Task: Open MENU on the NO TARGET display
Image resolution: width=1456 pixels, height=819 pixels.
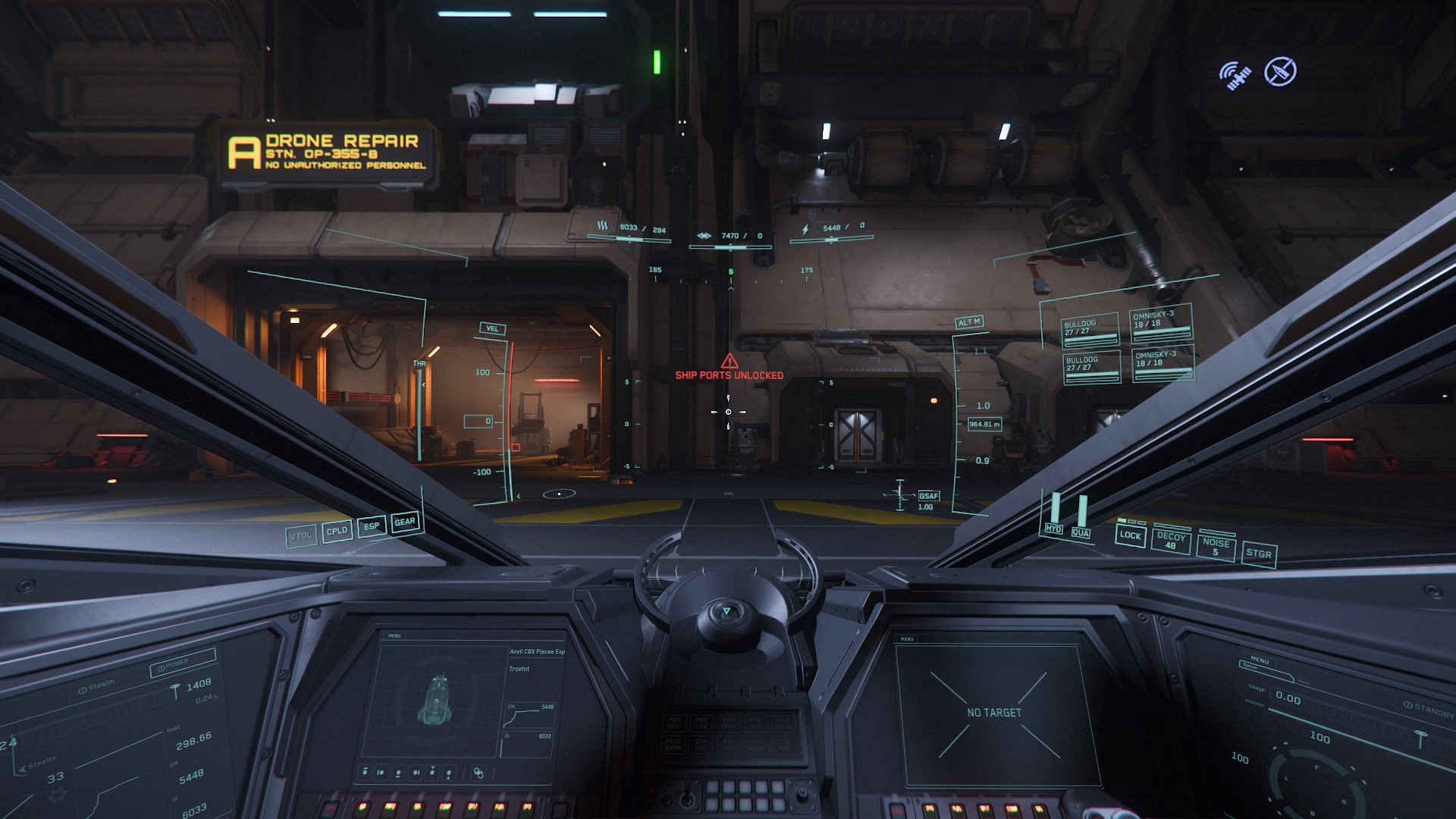Action: click(907, 639)
